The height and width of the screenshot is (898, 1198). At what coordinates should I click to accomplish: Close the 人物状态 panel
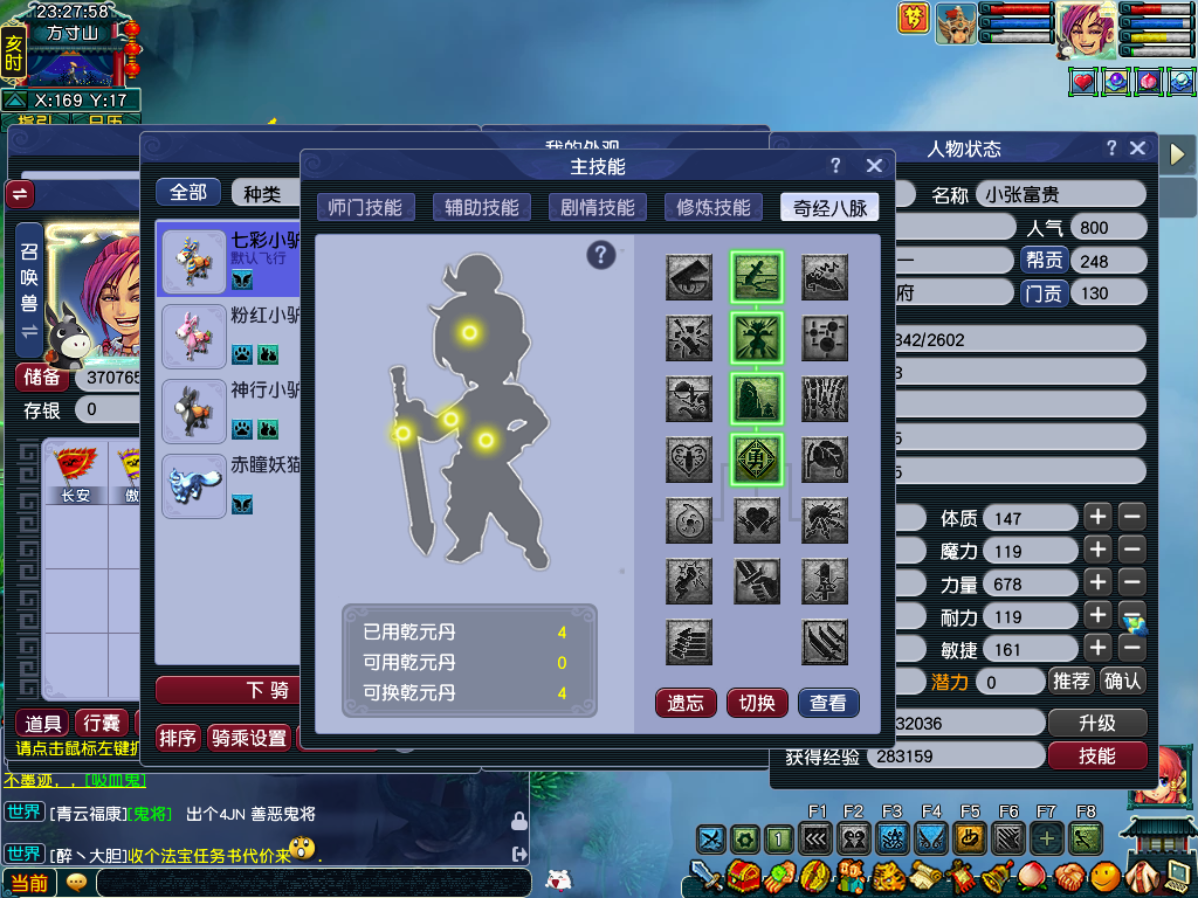coord(1137,148)
